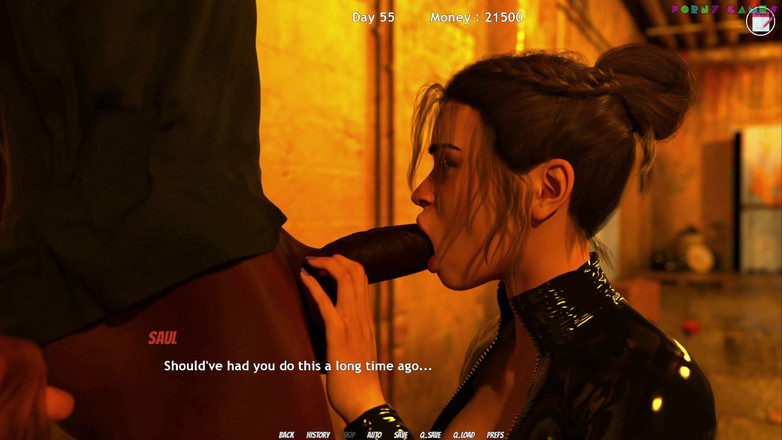Image resolution: width=782 pixels, height=440 pixels.
Task: Open the dialogue History log
Action: tap(318, 435)
